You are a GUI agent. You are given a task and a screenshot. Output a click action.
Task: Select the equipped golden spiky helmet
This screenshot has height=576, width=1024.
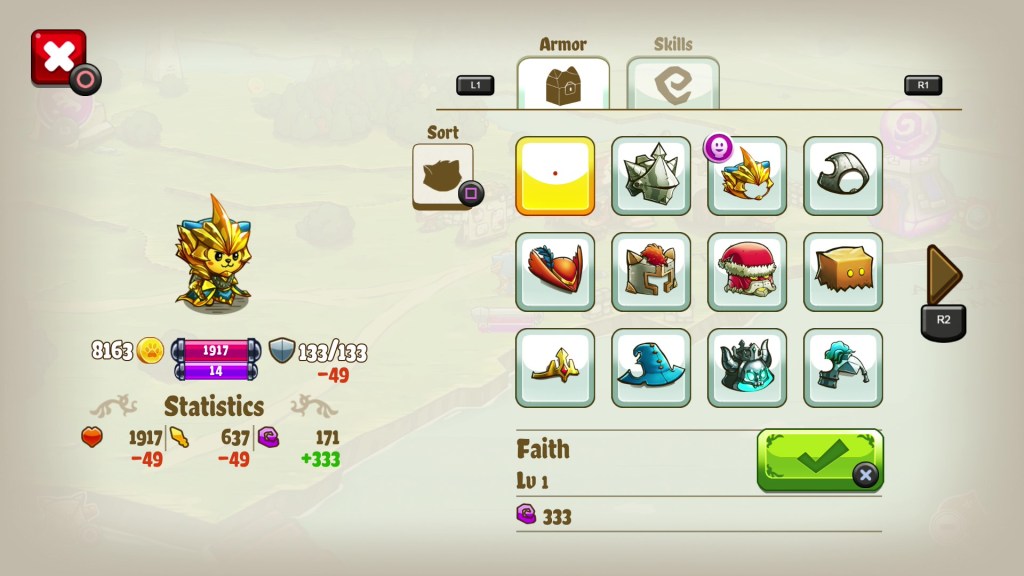[747, 175]
